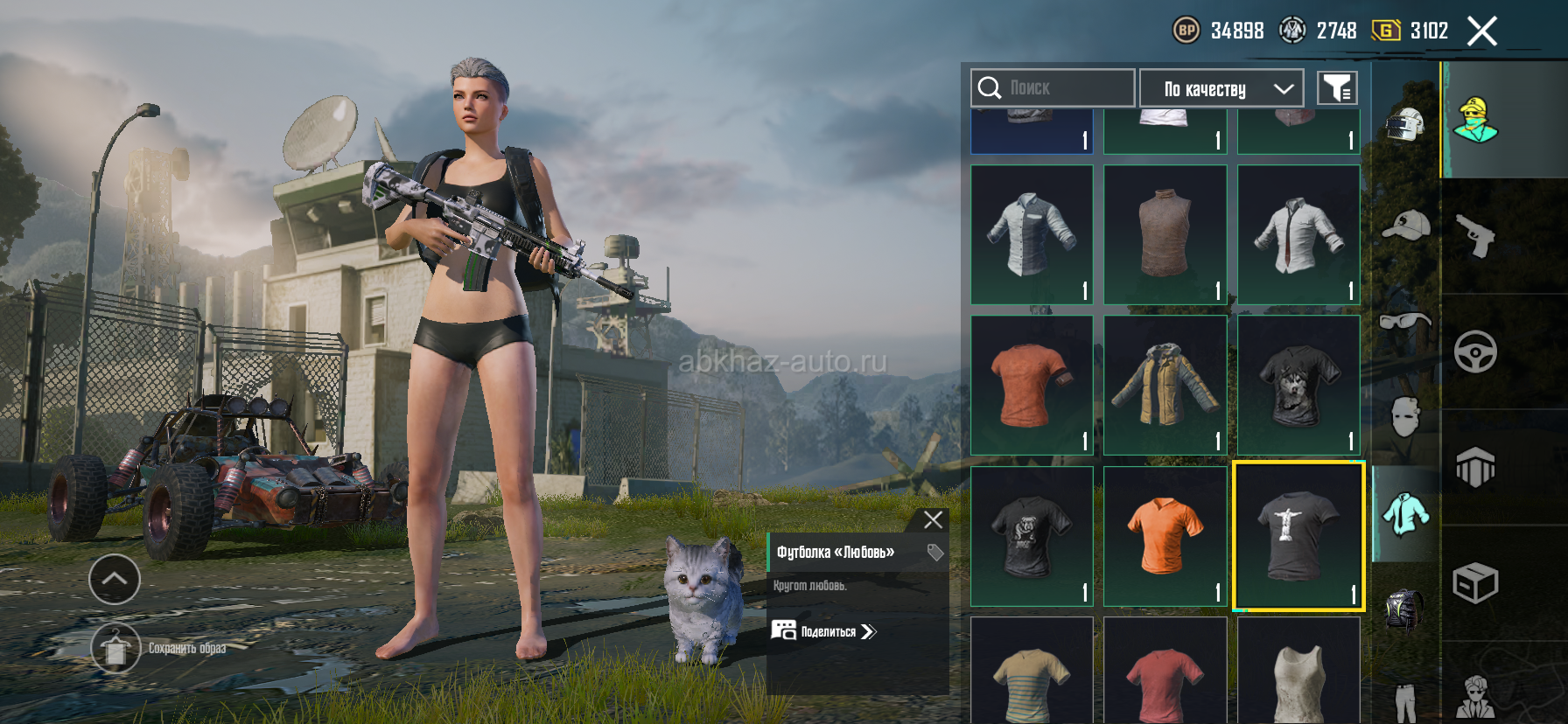
Task: Switch to the pistol weapons tab
Action: click(x=1475, y=236)
